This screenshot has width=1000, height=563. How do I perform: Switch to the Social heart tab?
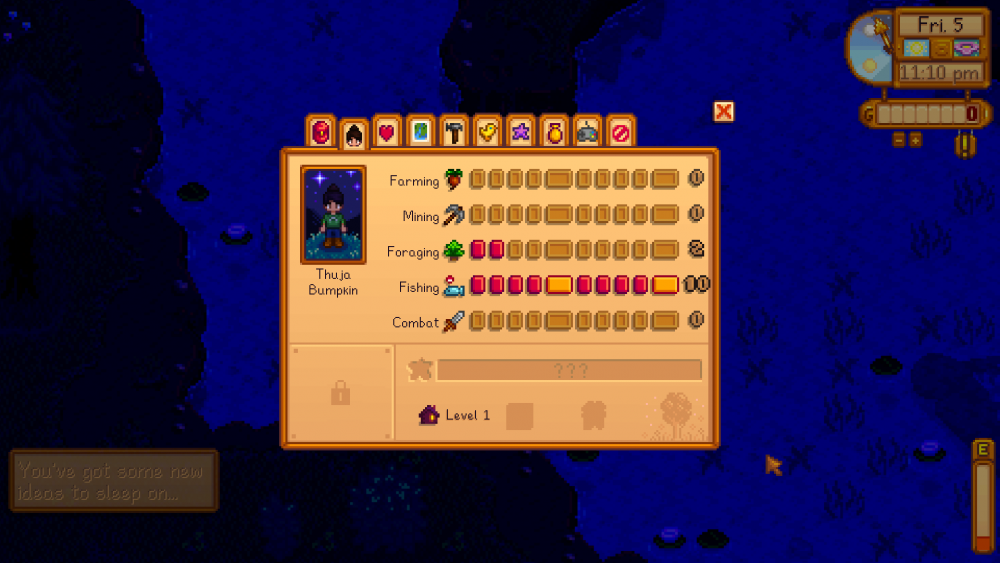[387, 132]
